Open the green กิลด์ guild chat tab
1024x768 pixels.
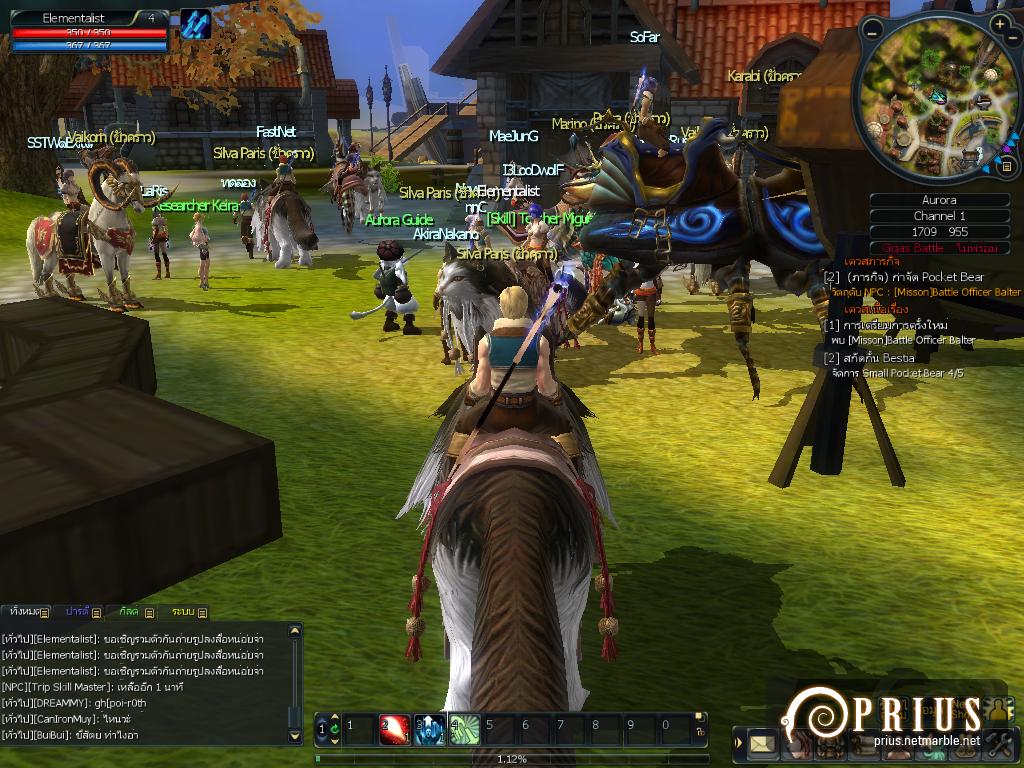pyautogui.click(x=130, y=611)
